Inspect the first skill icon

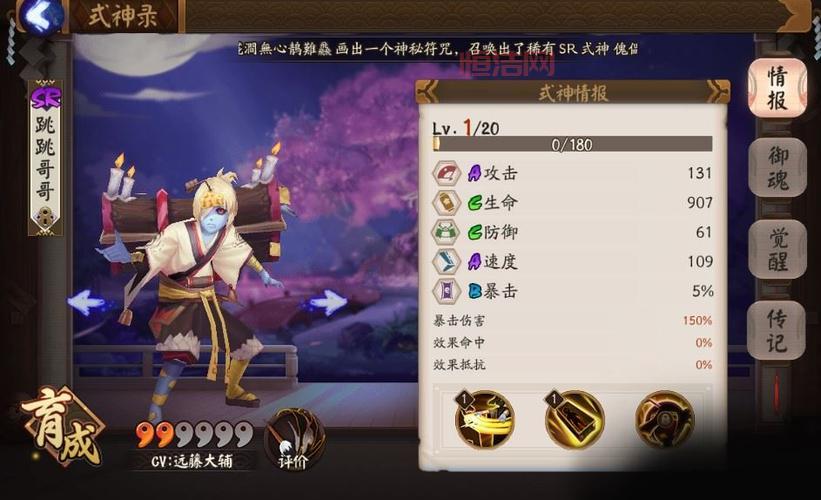485,419
